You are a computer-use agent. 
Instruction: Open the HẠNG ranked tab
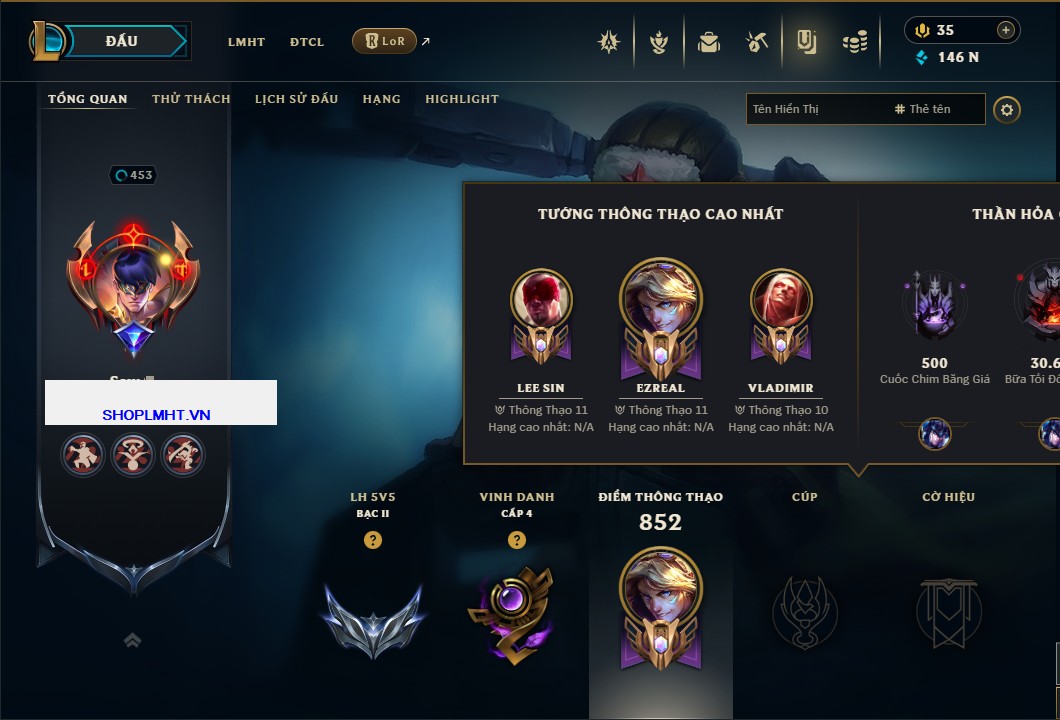tap(381, 99)
